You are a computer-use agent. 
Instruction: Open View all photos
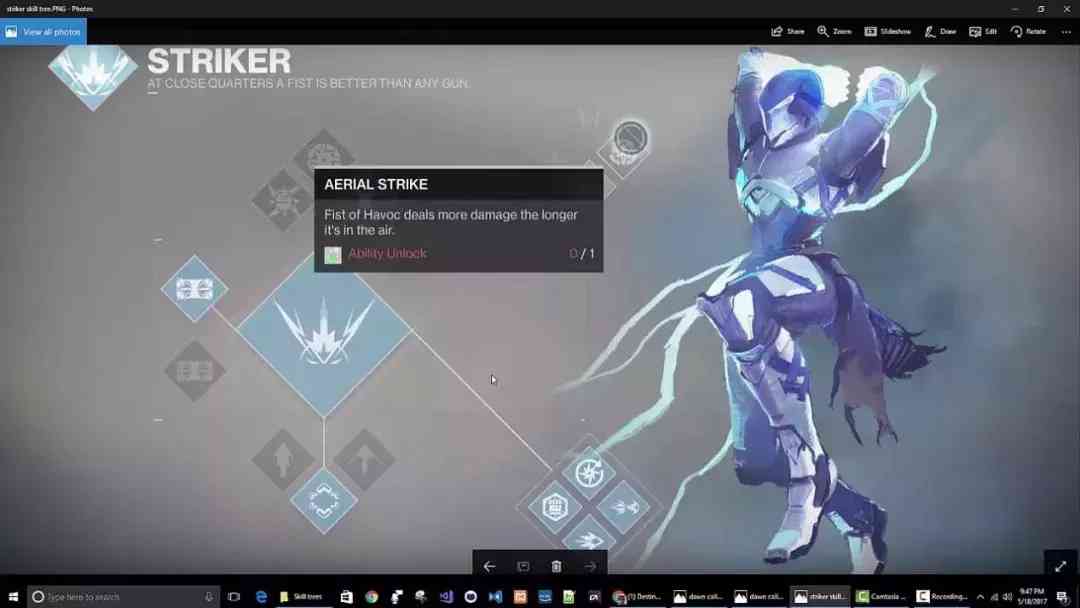(43, 32)
